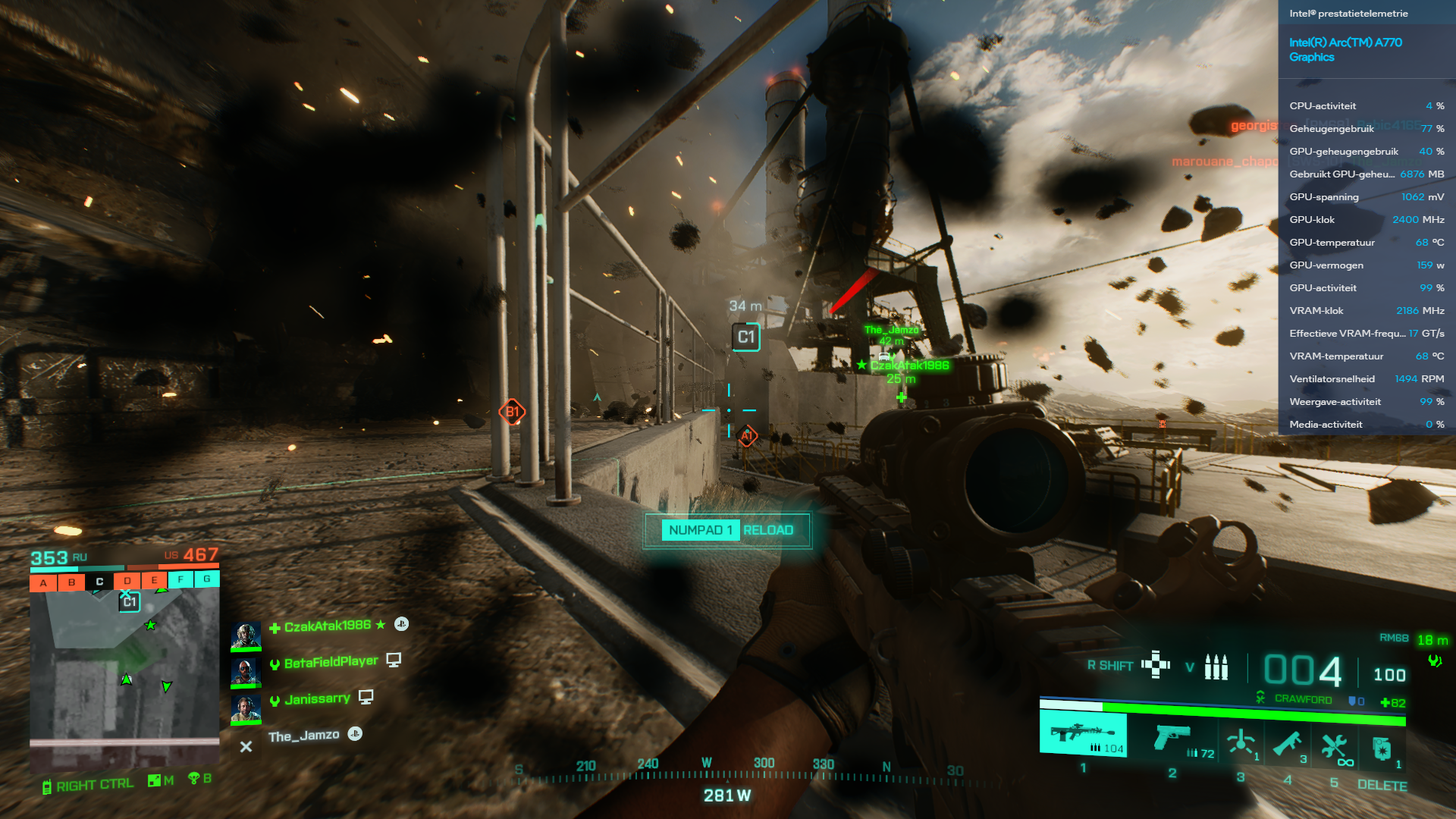Select the drone gadget in slot 3

coord(1241,742)
